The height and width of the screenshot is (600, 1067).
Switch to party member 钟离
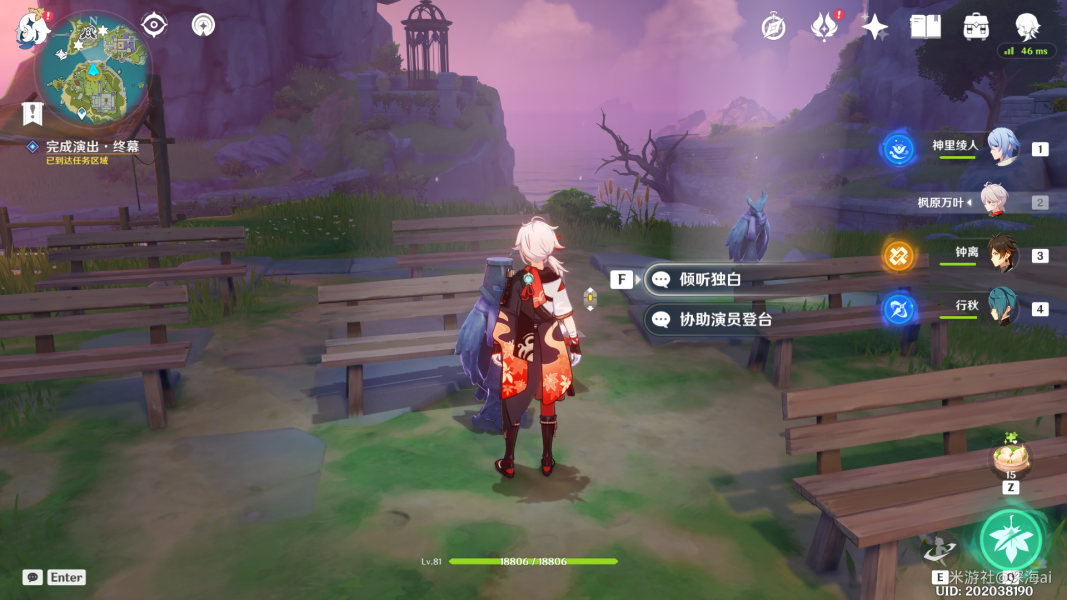click(x=1002, y=255)
